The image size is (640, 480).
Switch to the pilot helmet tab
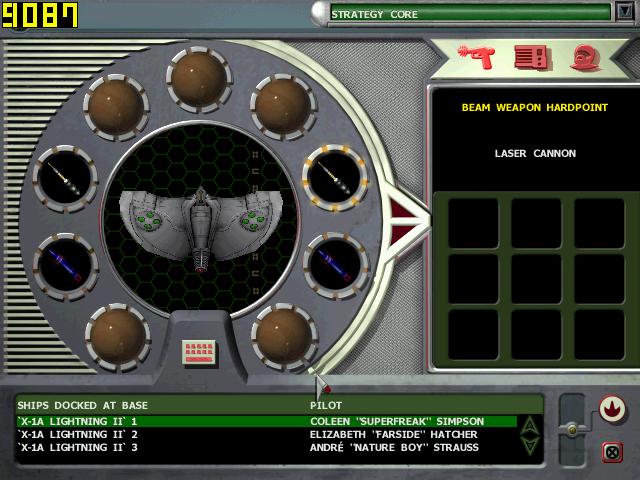(x=585, y=58)
